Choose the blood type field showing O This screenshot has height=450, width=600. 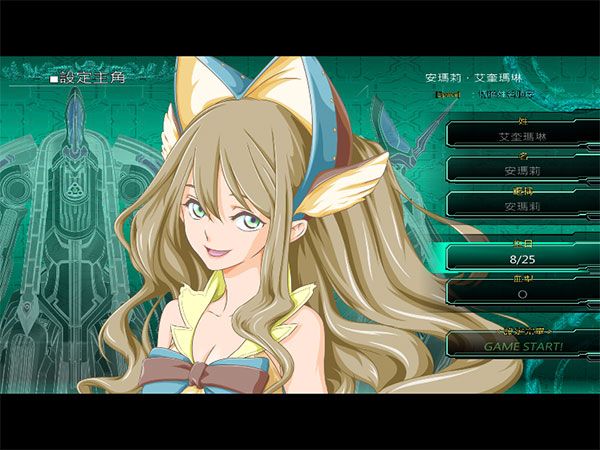pyautogui.click(x=522, y=294)
